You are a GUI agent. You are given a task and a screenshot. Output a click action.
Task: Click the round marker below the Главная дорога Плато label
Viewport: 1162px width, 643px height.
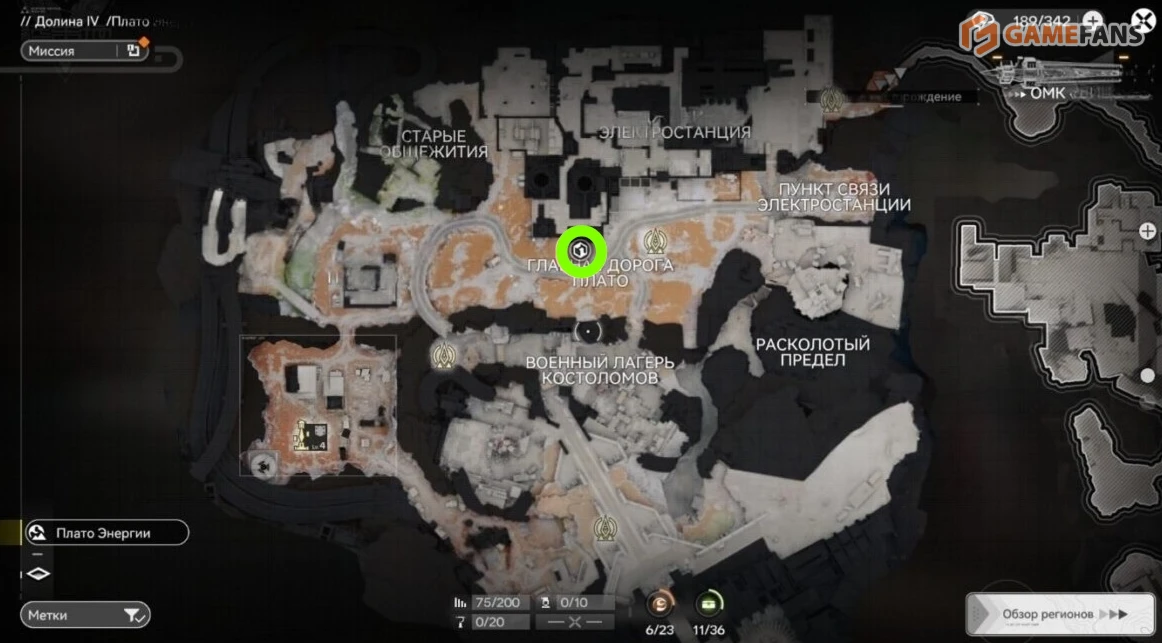pos(589,330)
